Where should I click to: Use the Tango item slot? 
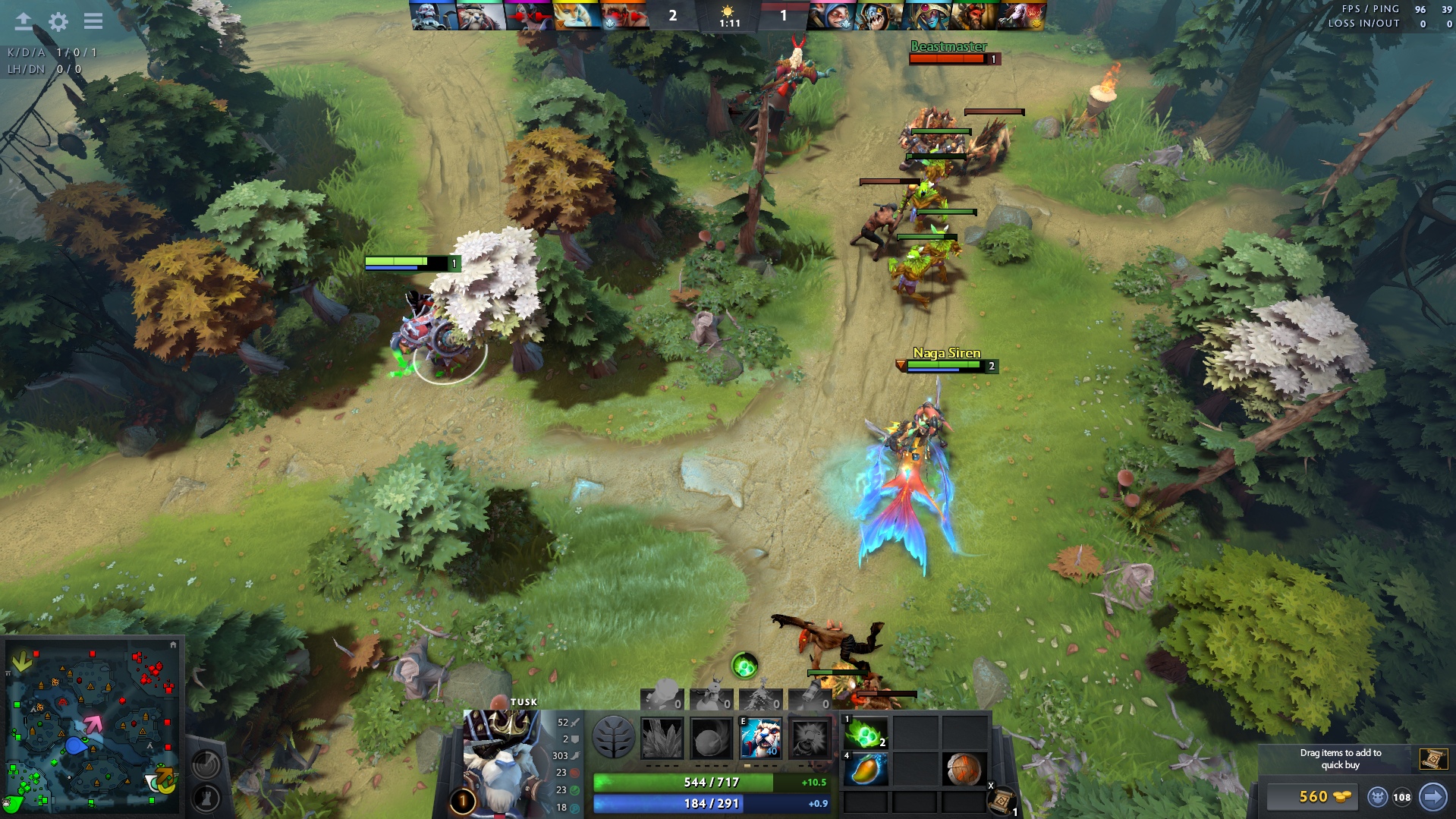point(866,734)
